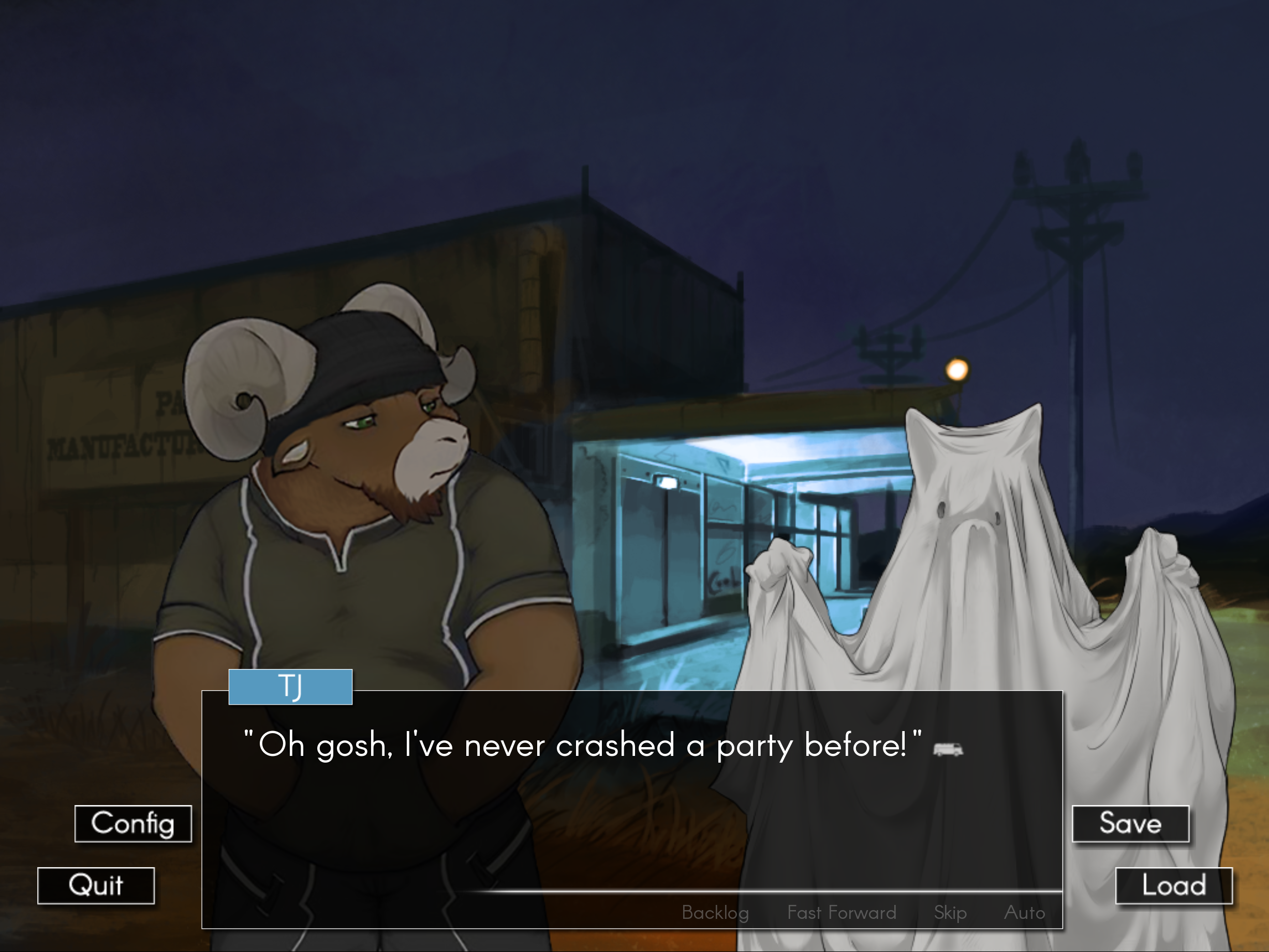
Task: Click the TJ name tag above the textbox
Action: click(290, 686)
